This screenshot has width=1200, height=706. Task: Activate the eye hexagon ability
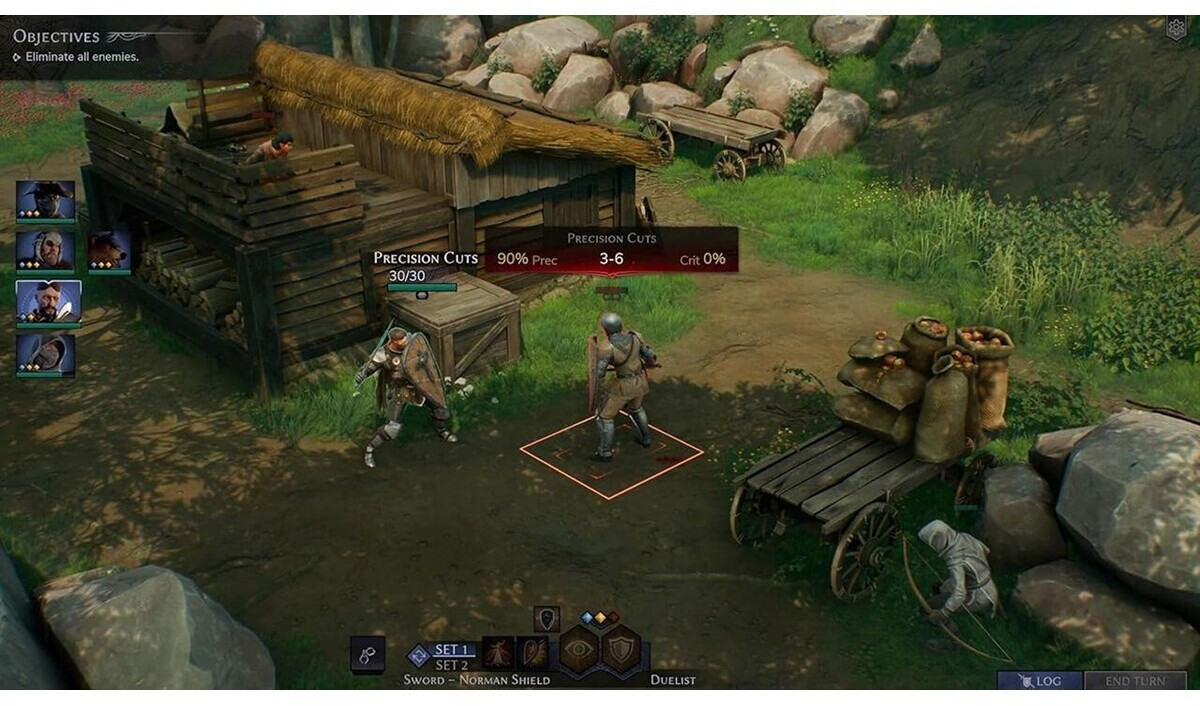click(x=579, y=650)
